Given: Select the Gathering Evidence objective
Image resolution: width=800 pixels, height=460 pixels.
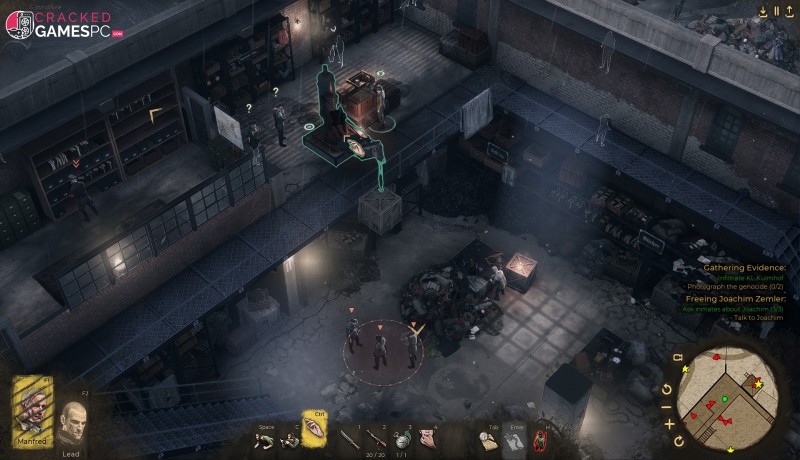Looking at the screenshot, I should (744, 268).
